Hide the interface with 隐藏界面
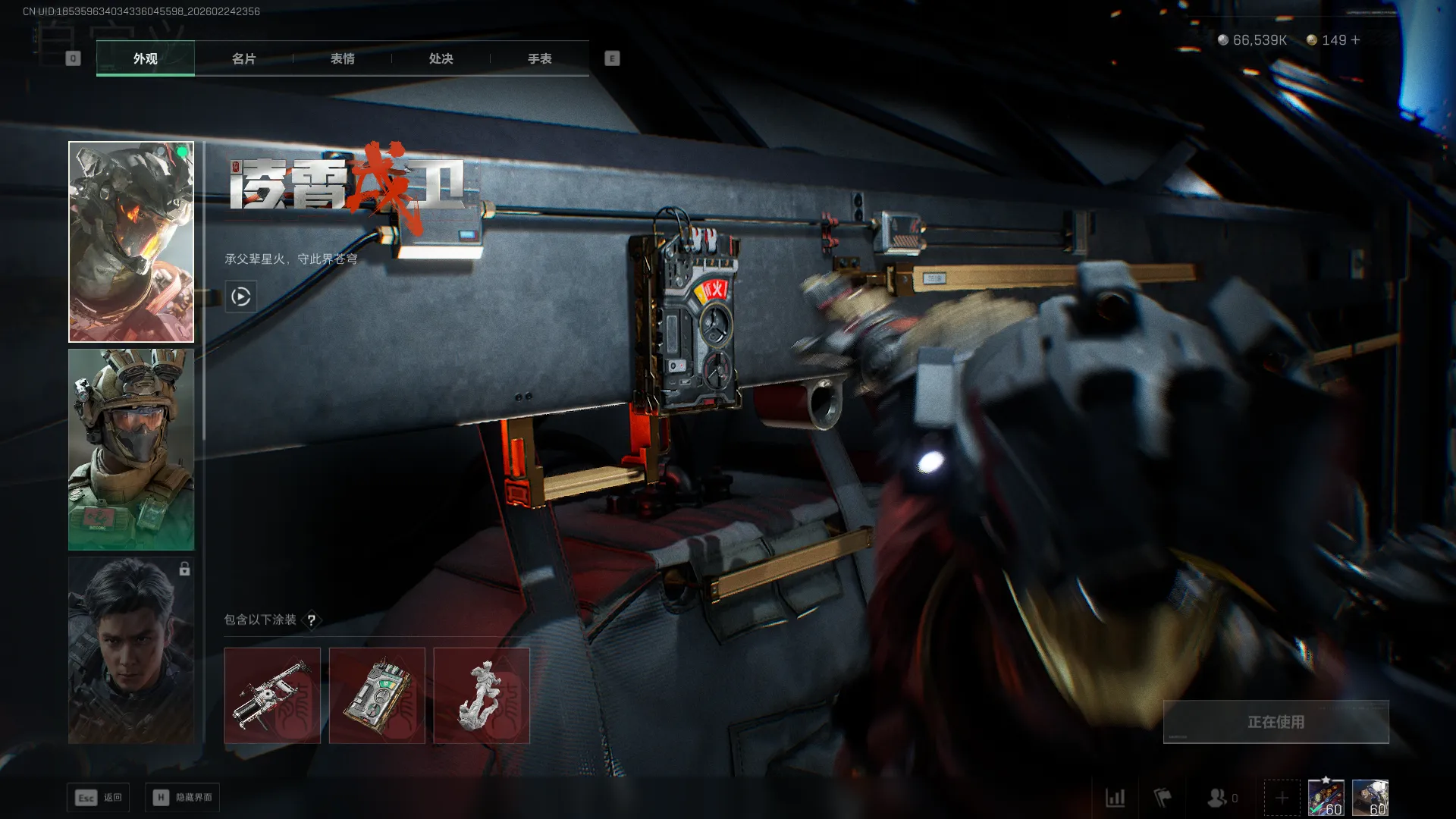Viewport: 1456px width, 819px height. click(x=183, y=798)
